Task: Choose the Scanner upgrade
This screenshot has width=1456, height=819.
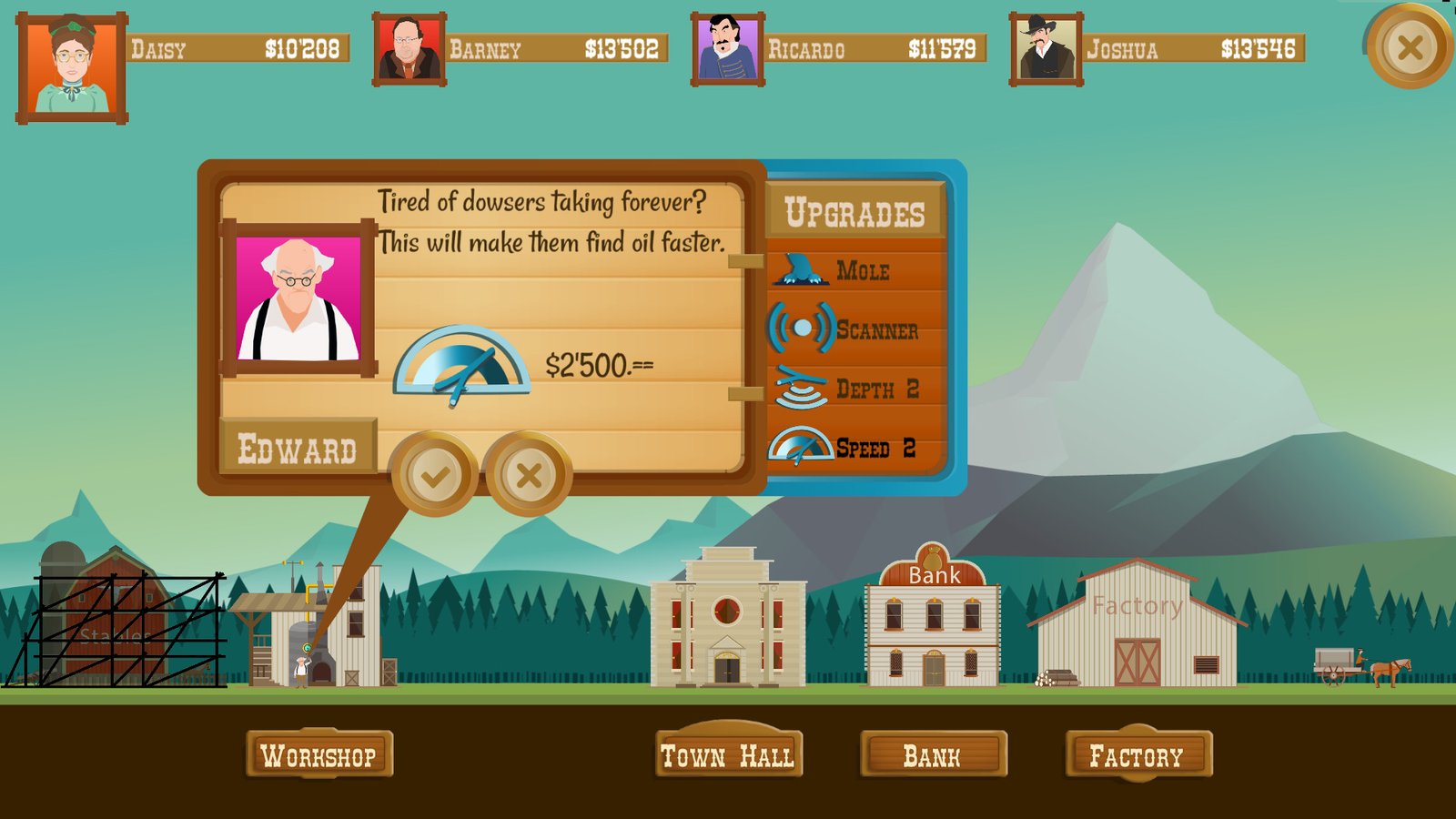Action: click(855, 329)
